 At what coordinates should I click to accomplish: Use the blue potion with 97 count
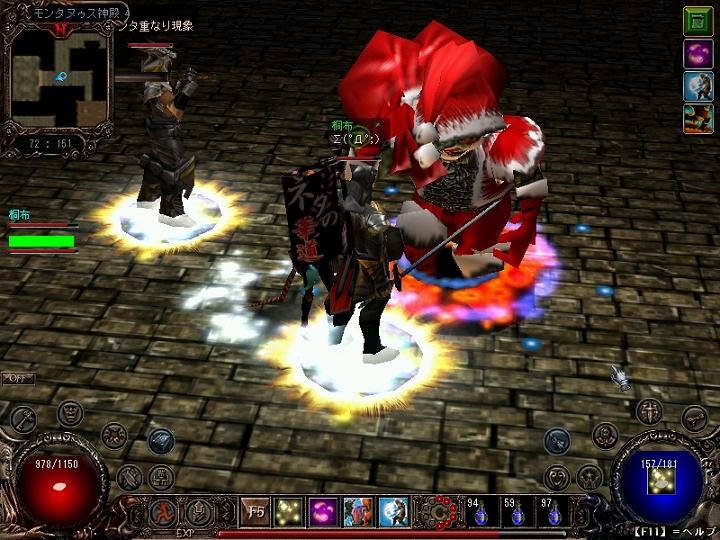coord(553,513)
